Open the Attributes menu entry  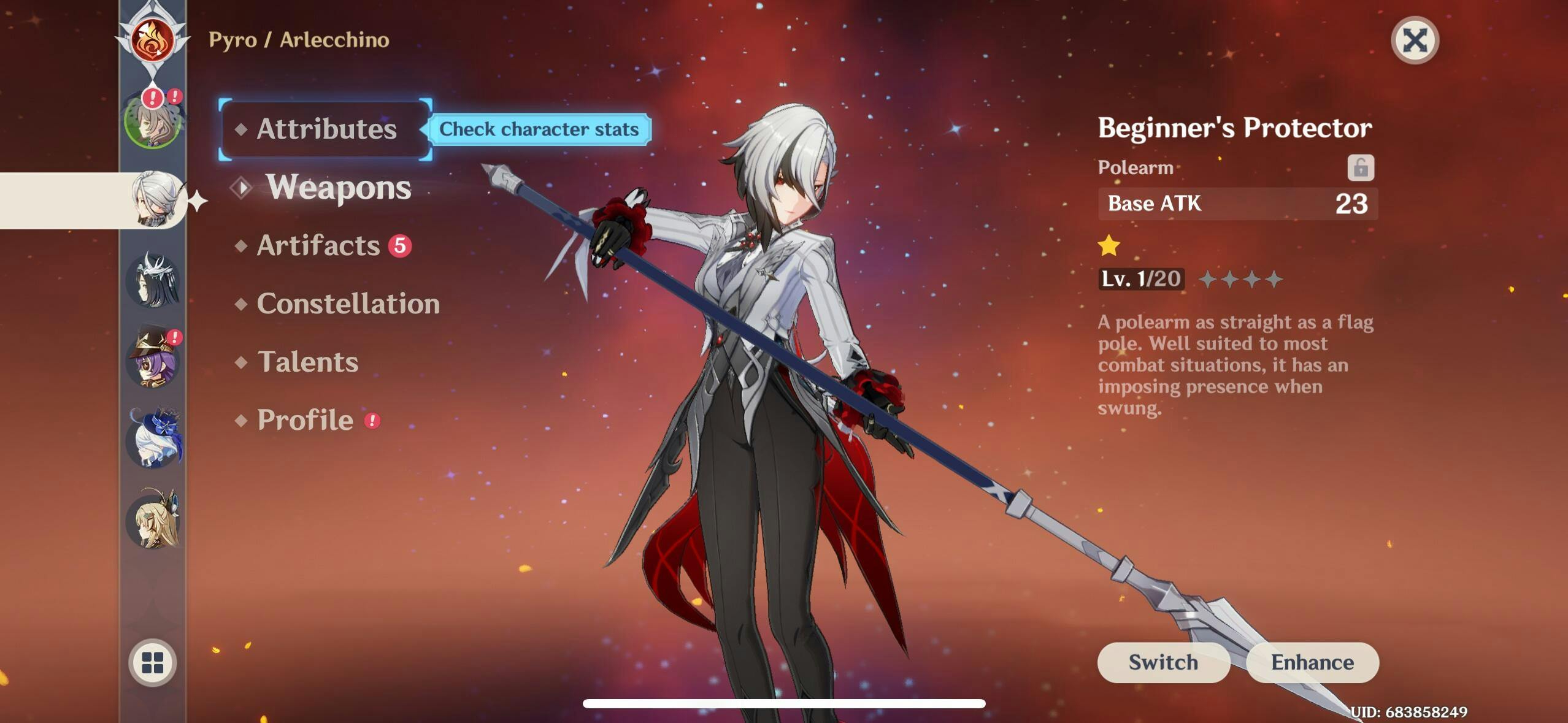coord(326,129)
